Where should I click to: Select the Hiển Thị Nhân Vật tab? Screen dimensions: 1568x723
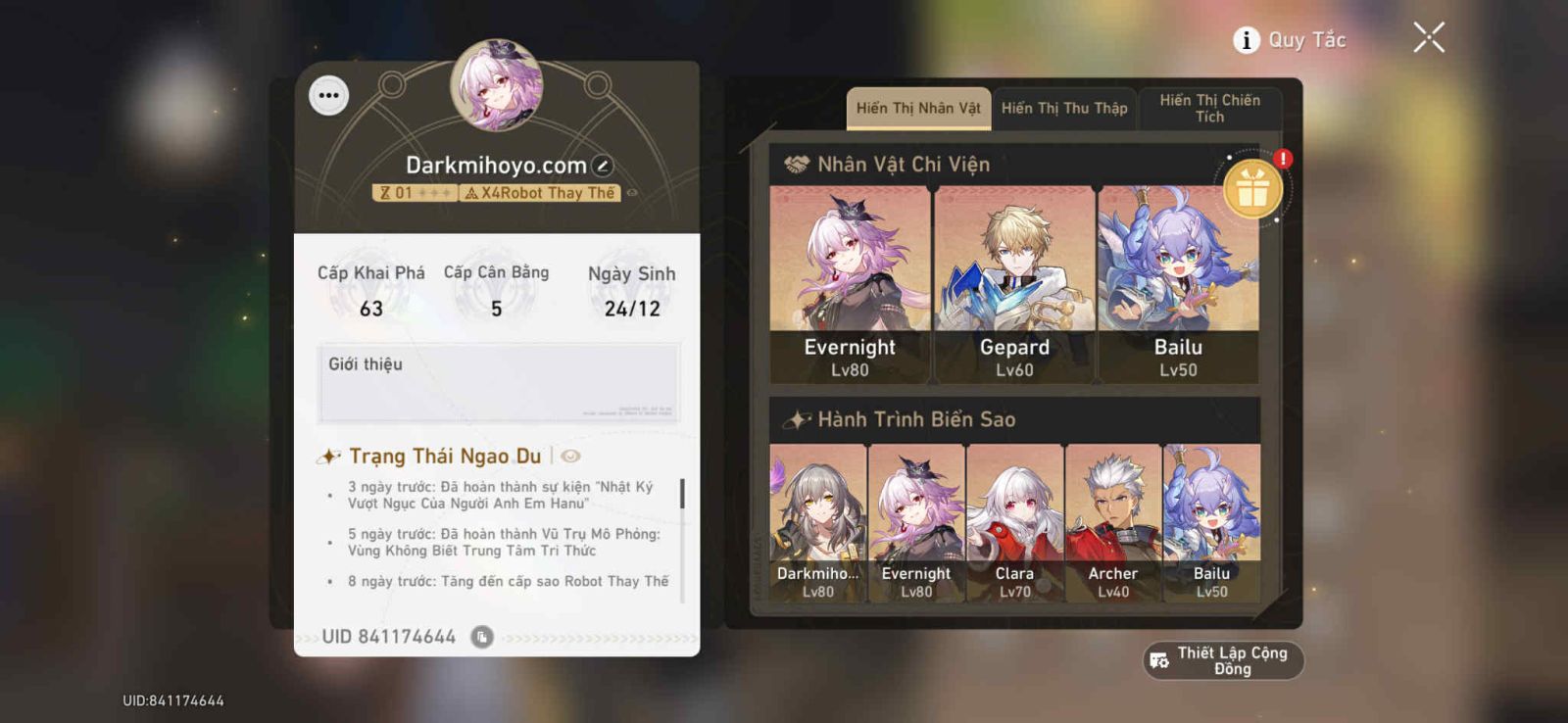918,108
